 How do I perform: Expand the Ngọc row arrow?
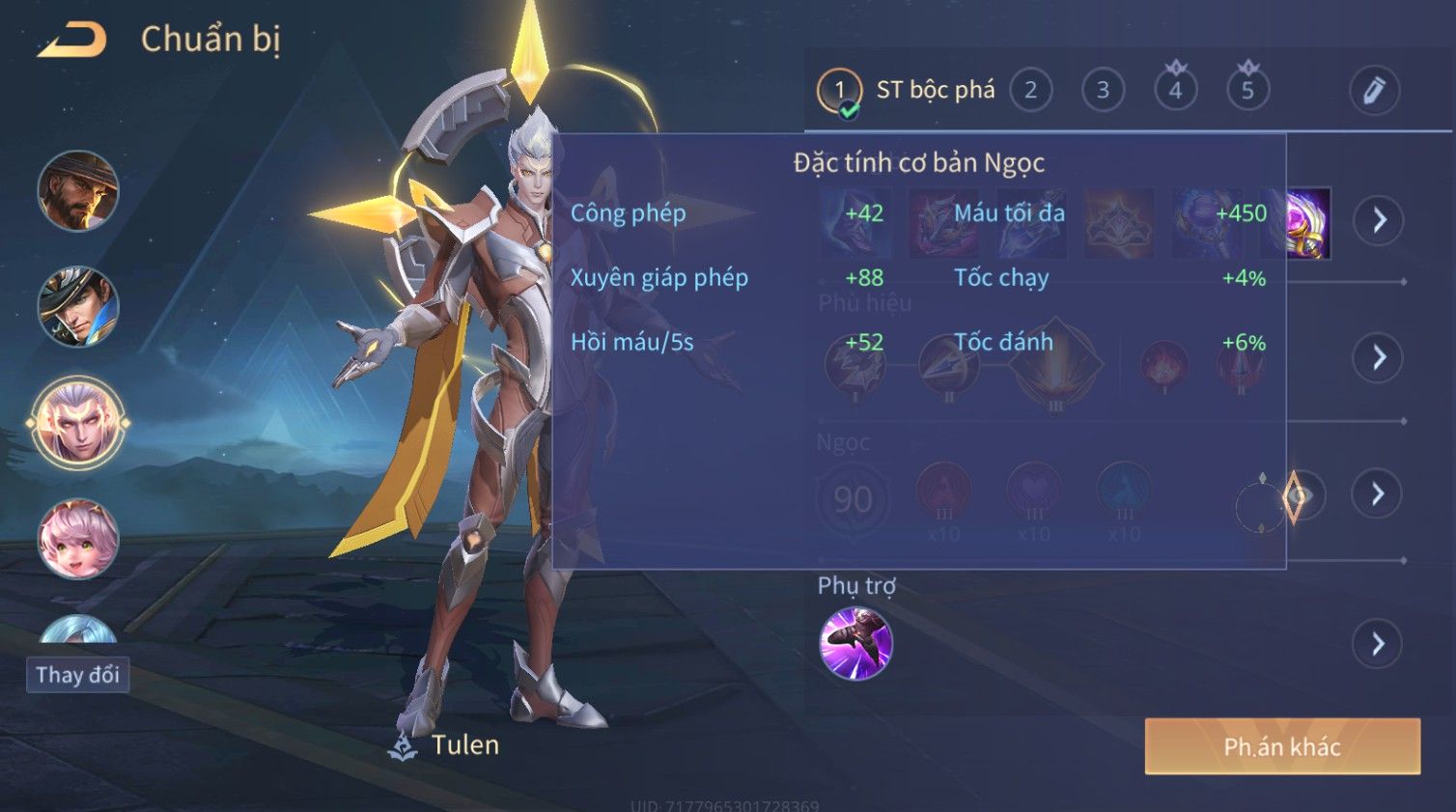tap(1378, 494)
